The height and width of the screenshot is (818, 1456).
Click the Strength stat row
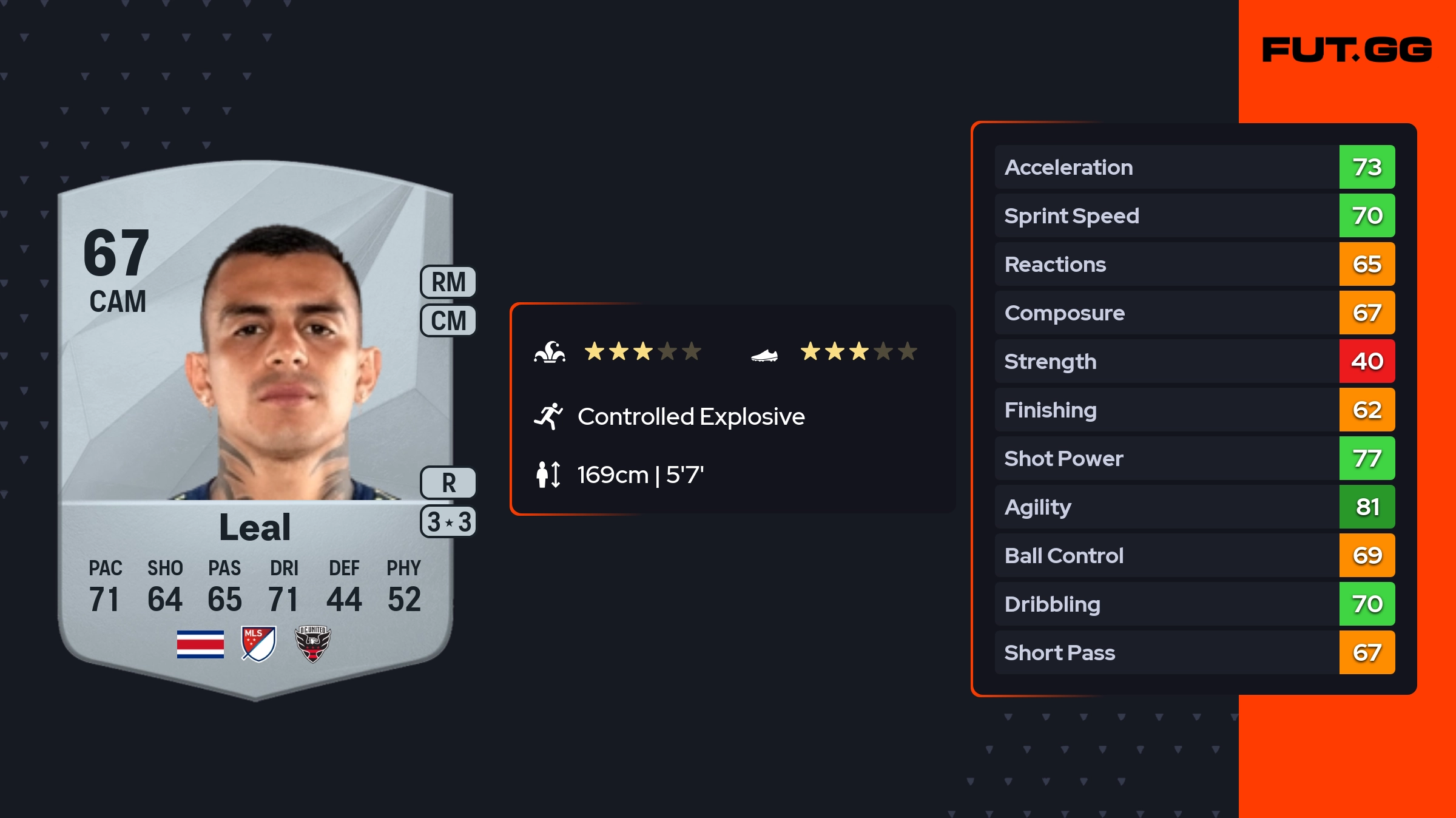[x=1194, y=361]
